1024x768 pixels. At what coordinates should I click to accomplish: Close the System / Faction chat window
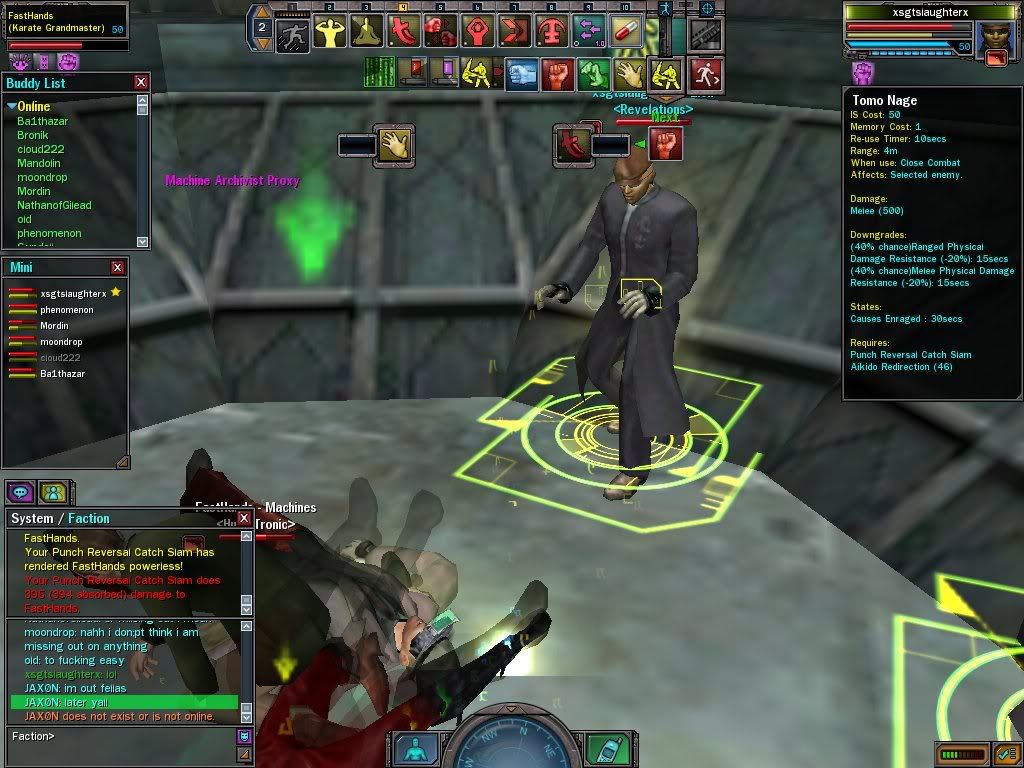point(245,518)
